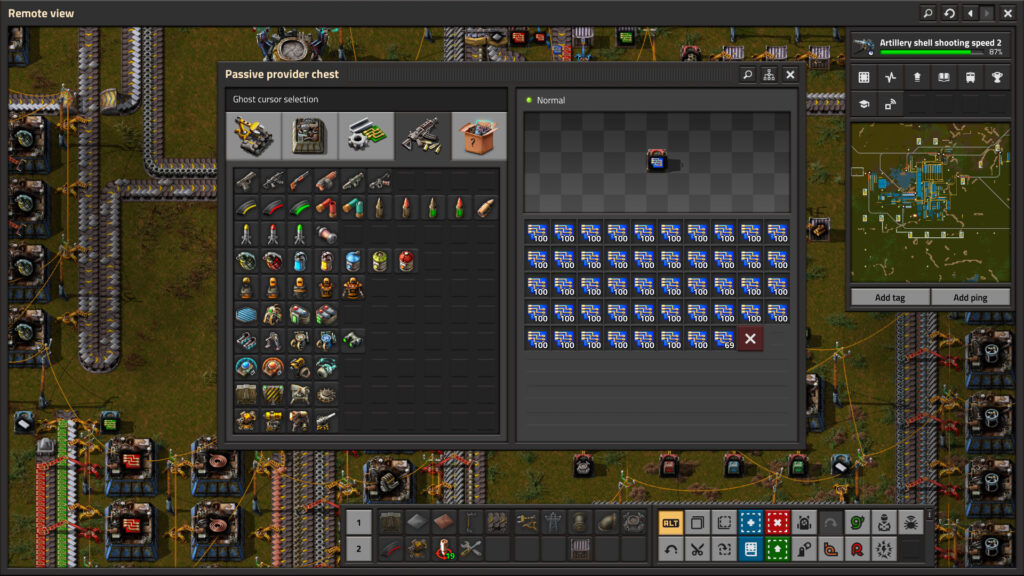
Task: Open the logistic network button in chest header
Action: click(769, 75)
